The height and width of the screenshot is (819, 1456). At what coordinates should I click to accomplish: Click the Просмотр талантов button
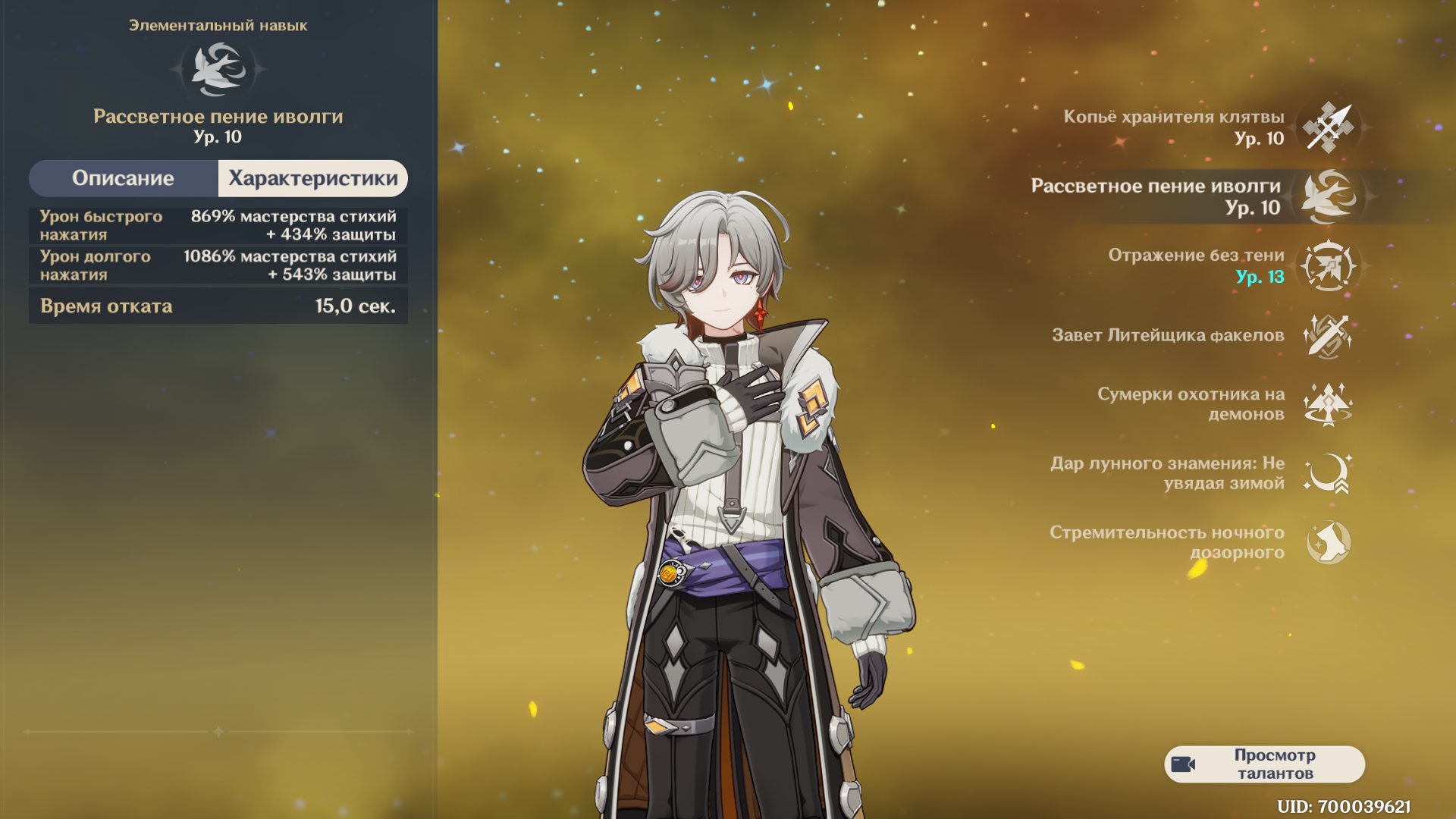pyautogui.click(x=1264, y=764)
